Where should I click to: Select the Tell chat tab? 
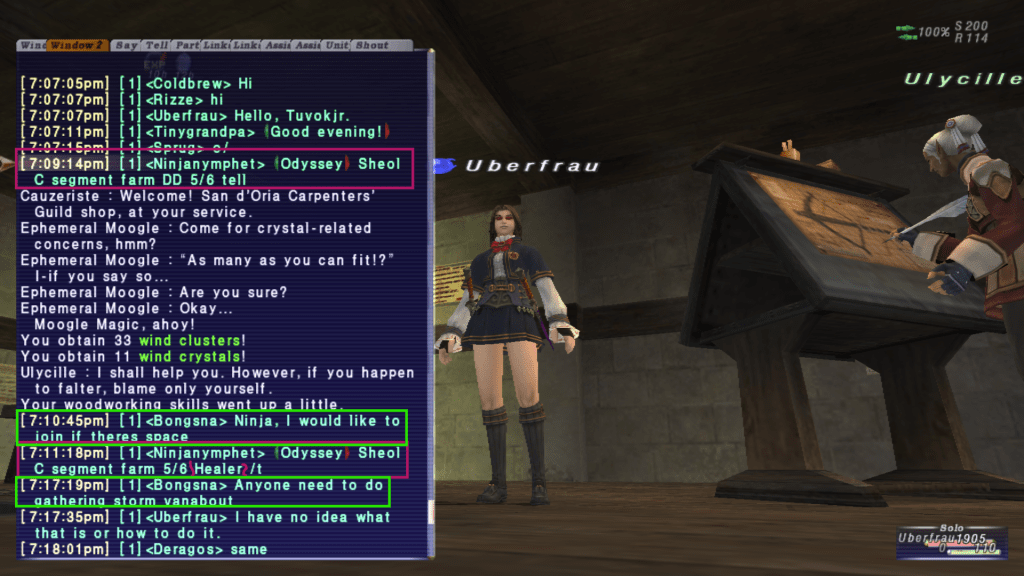coord(156,45)
